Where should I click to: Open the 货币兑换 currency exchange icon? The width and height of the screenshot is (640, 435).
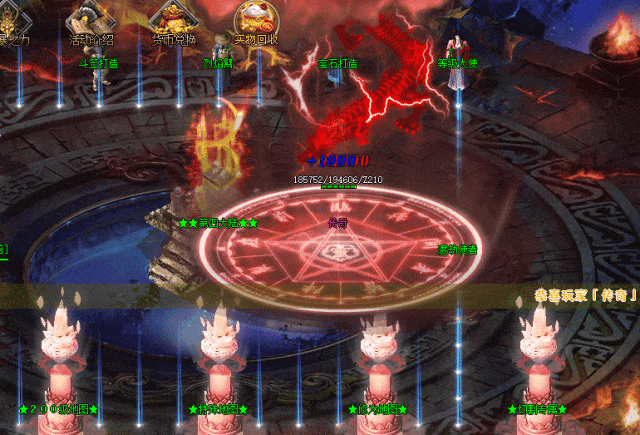[x=172, y=22]
